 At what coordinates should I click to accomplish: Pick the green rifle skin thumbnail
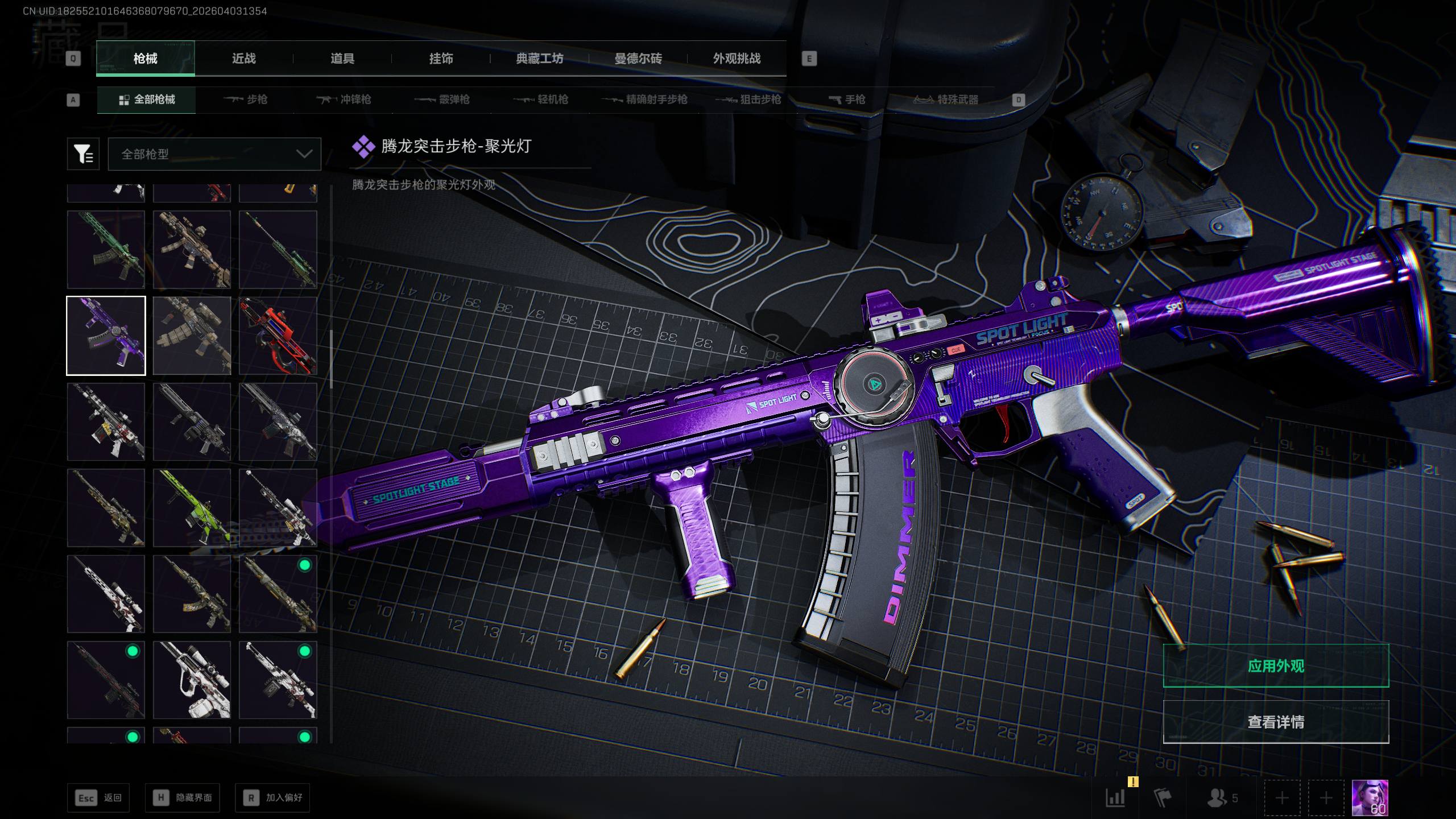click(106, 250)
